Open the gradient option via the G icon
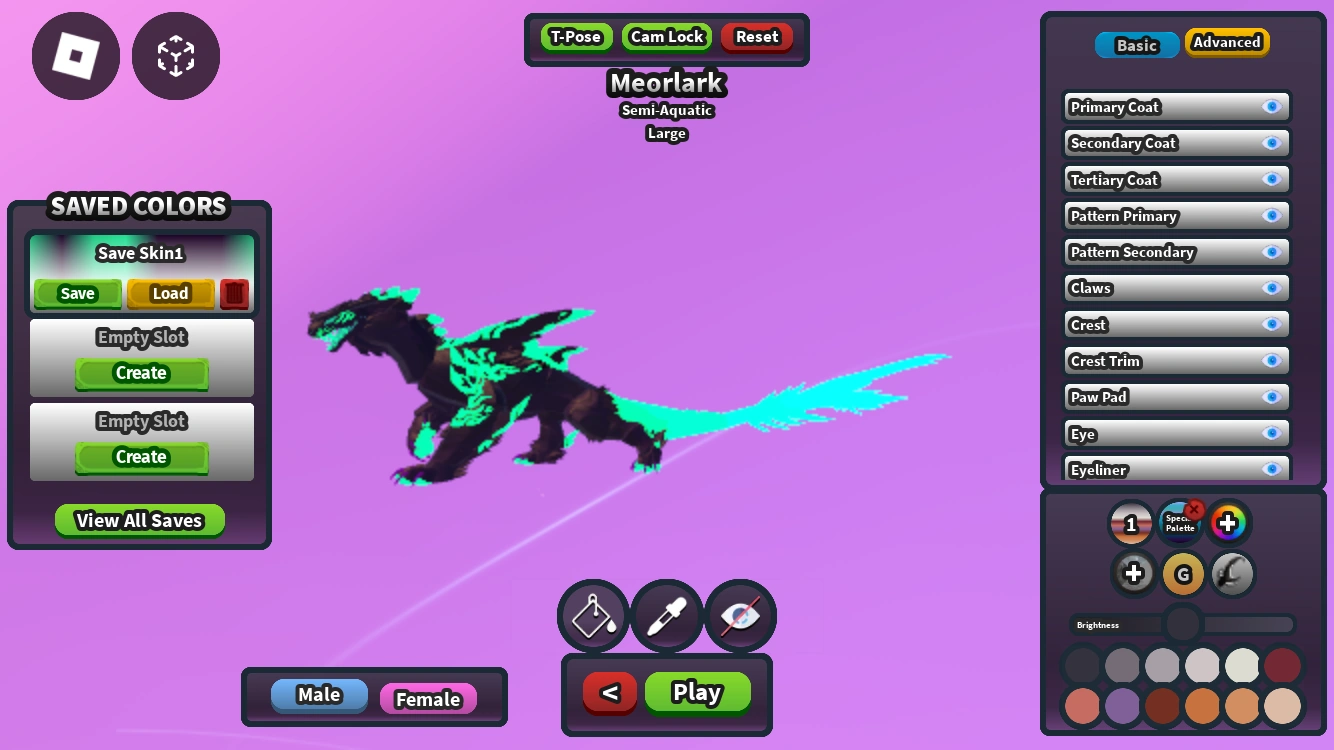Screen dimensions: 1334x750 point(1183,573)
